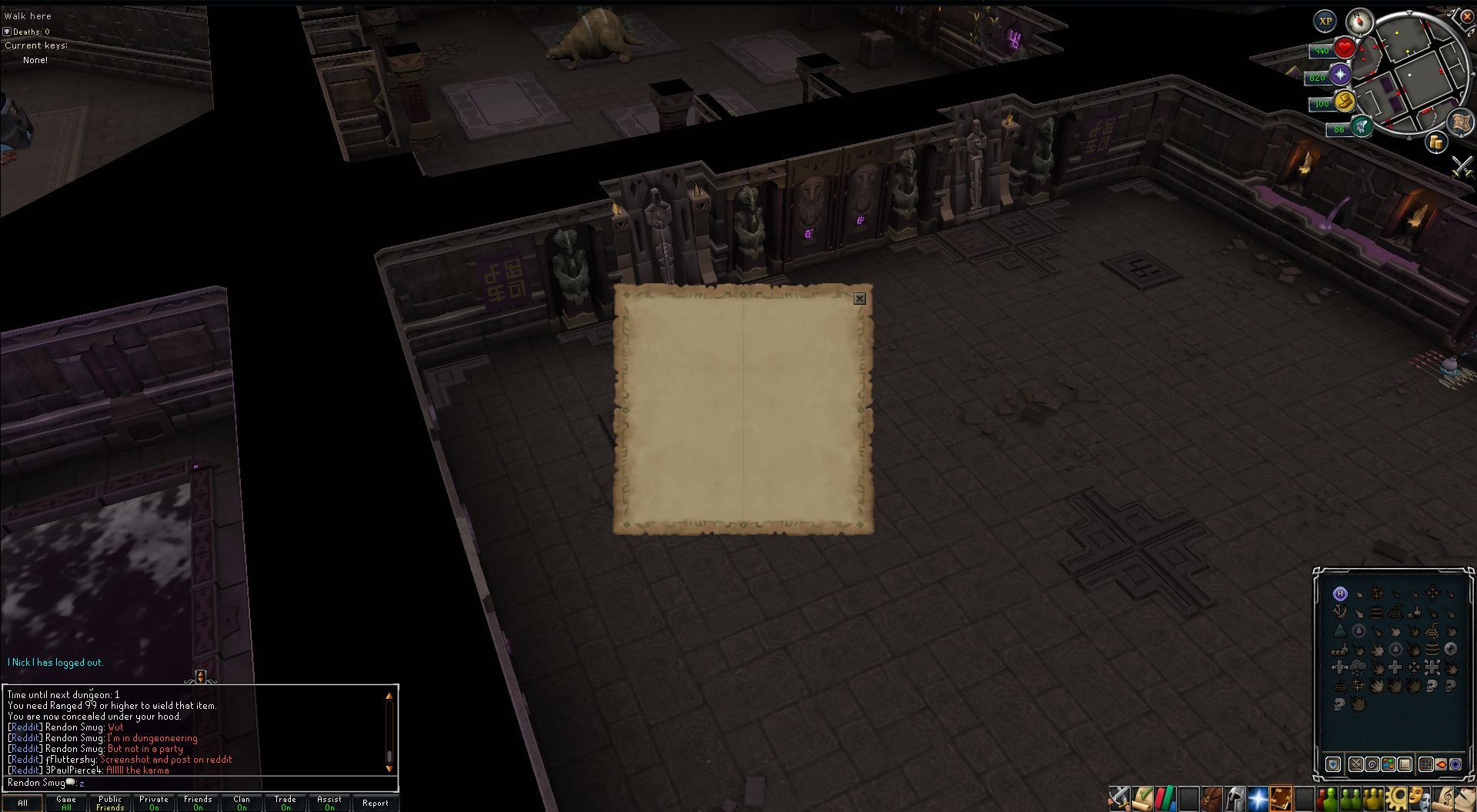Open the money pouch beside the minimap
1477x812 pixels.
click(x=1436, y=142)
